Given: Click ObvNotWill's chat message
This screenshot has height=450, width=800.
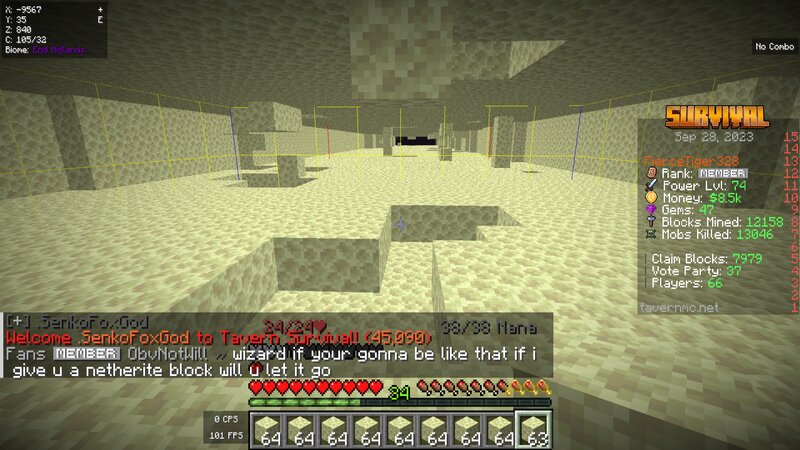Looking at the screenshot, I should point(270,362).
